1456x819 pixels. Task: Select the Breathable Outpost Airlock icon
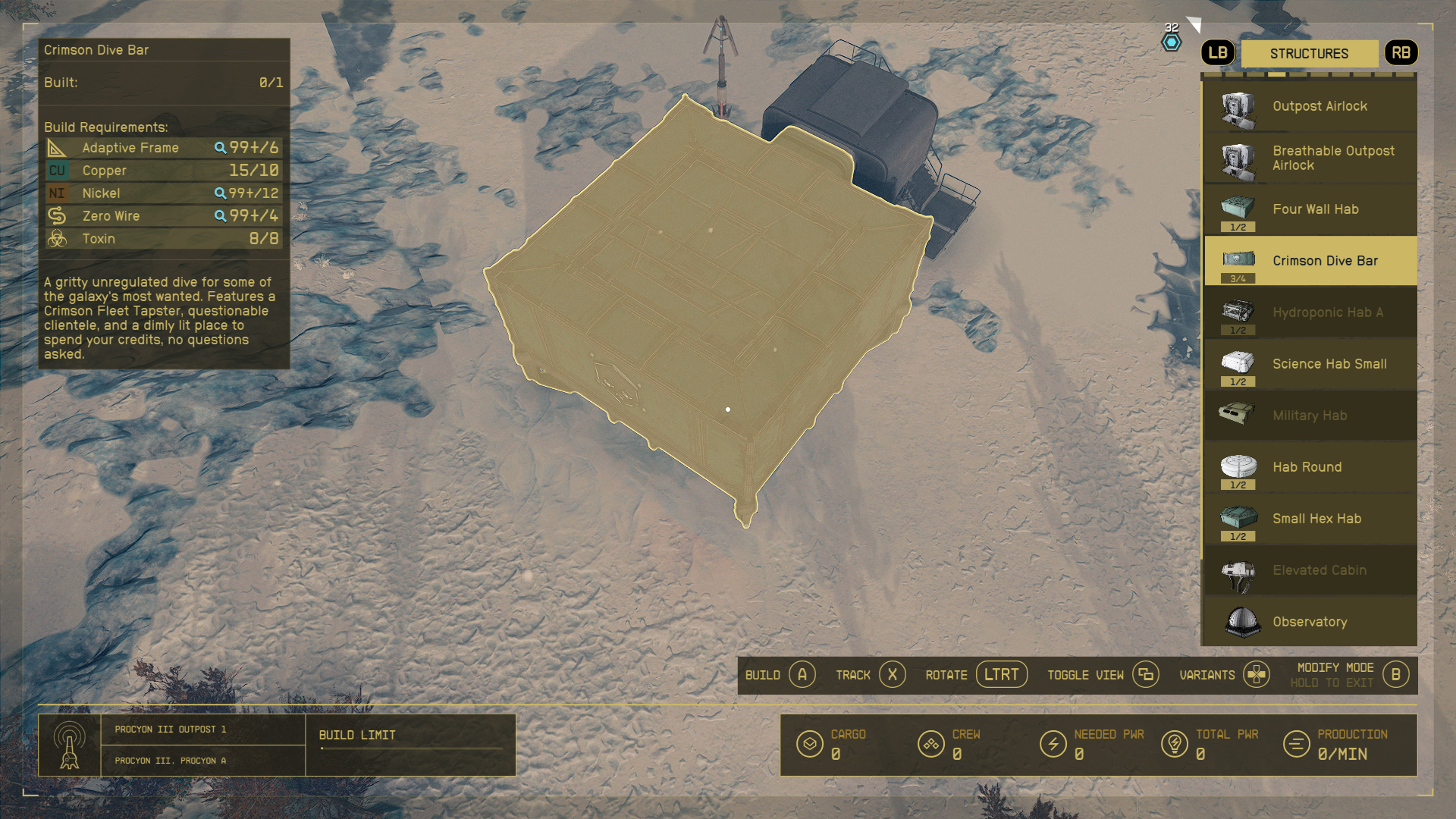coord(1237,158)
